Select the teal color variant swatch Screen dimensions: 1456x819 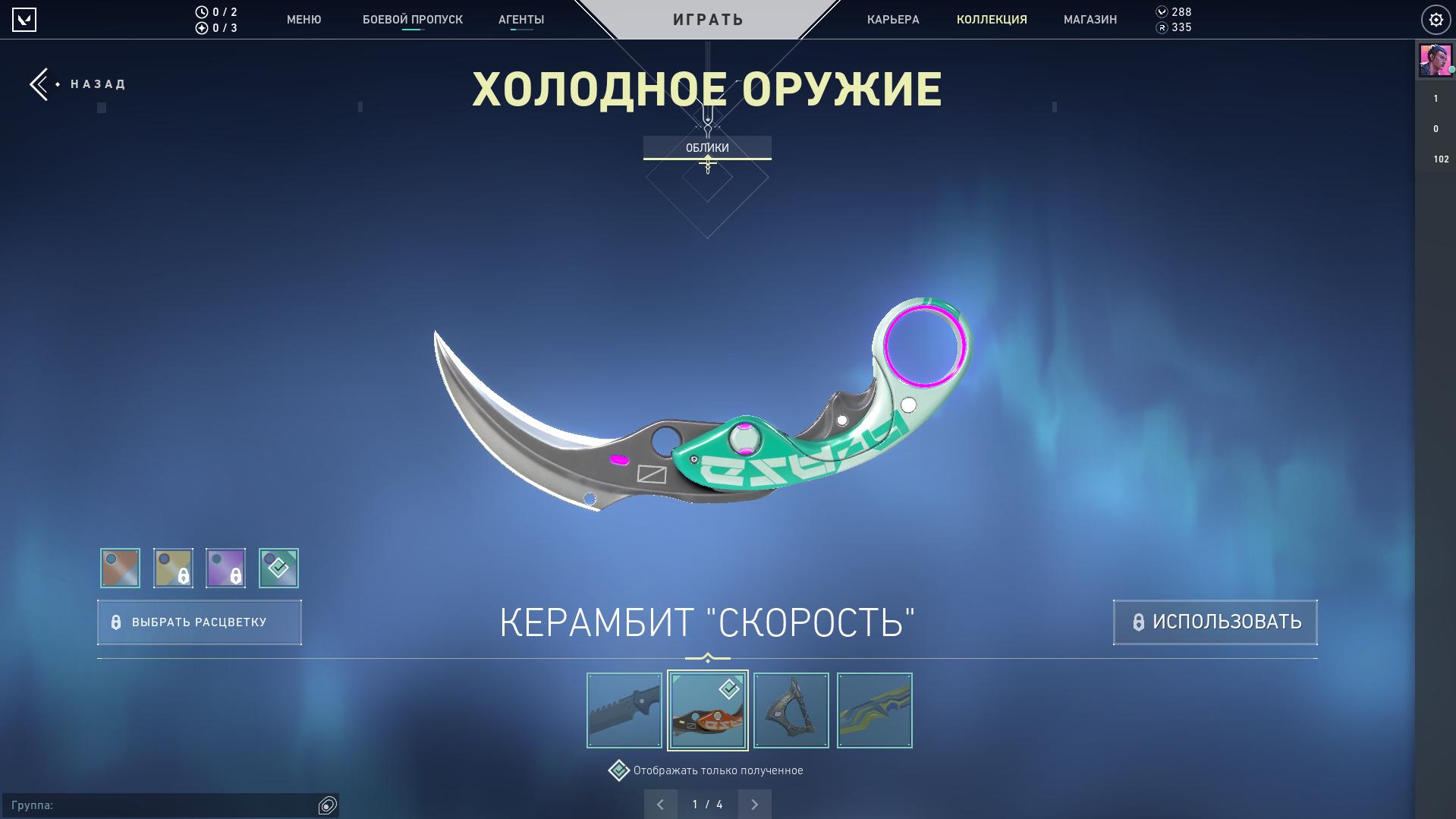click(278, 568)
